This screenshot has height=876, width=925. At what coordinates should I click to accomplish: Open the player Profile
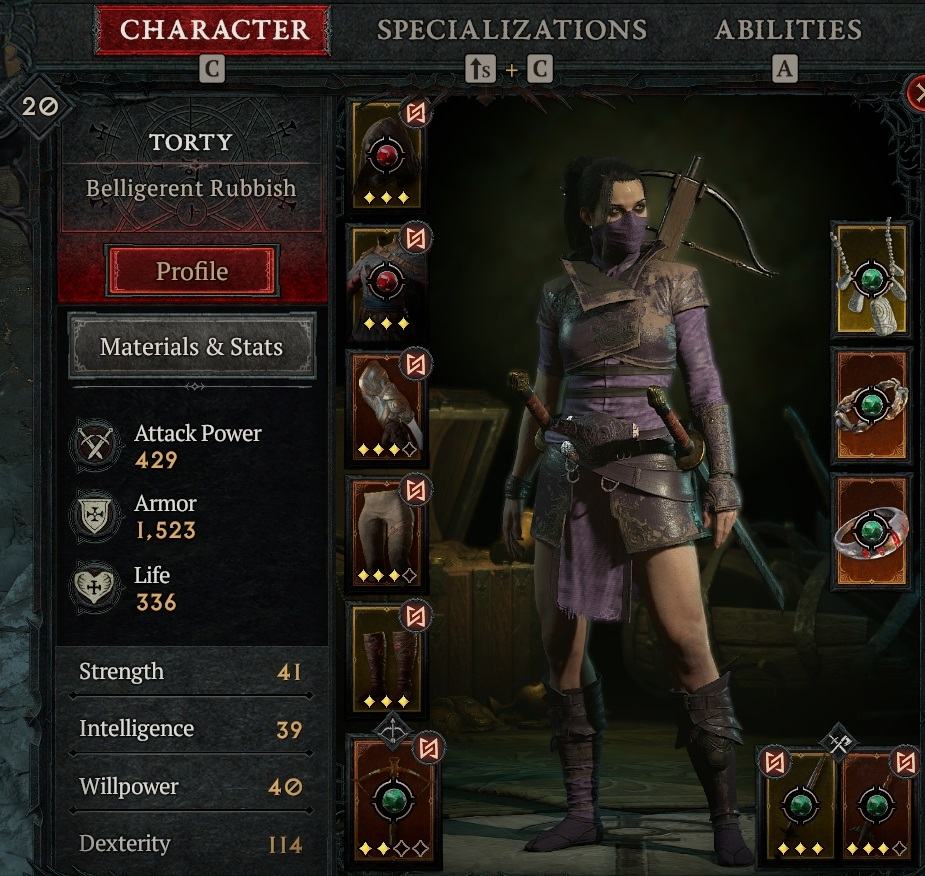tap(191, 271)
